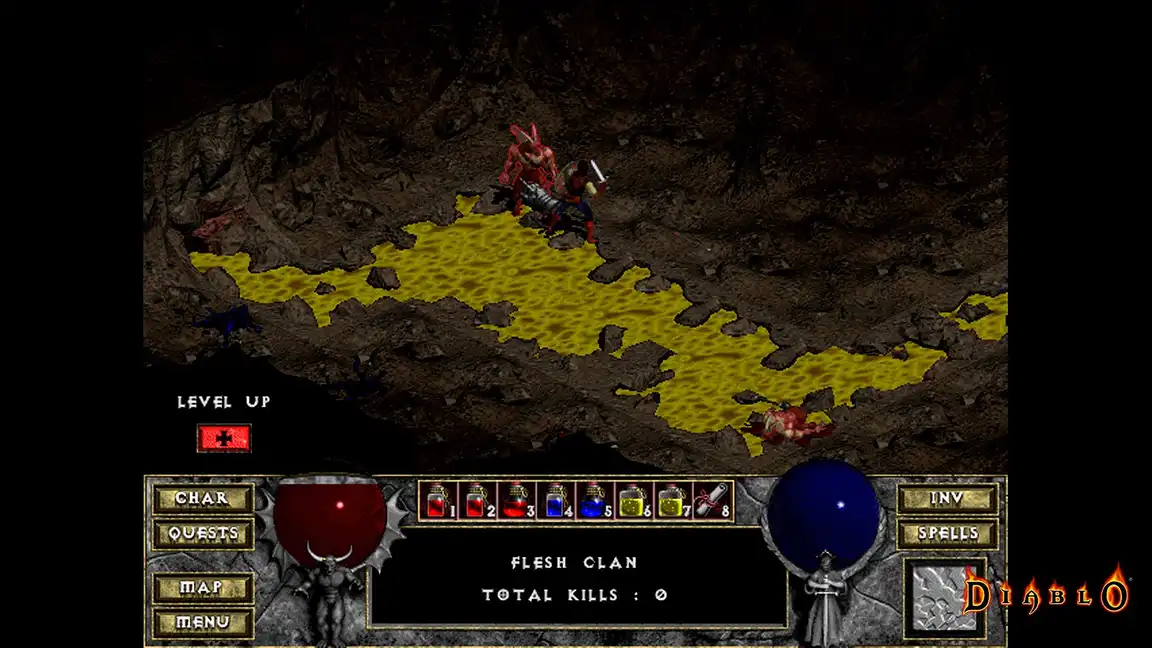The height and width of the screenshot is (648, 1152).
Task: Open the SPELLS book
Action: pyautogui.click(x=946, y=533)
